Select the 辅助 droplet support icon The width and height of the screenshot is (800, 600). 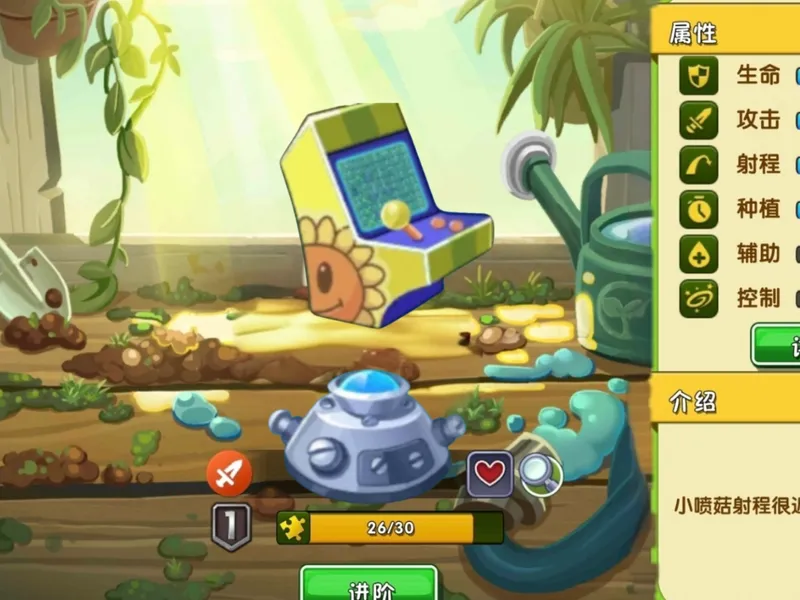coord(699,254)
